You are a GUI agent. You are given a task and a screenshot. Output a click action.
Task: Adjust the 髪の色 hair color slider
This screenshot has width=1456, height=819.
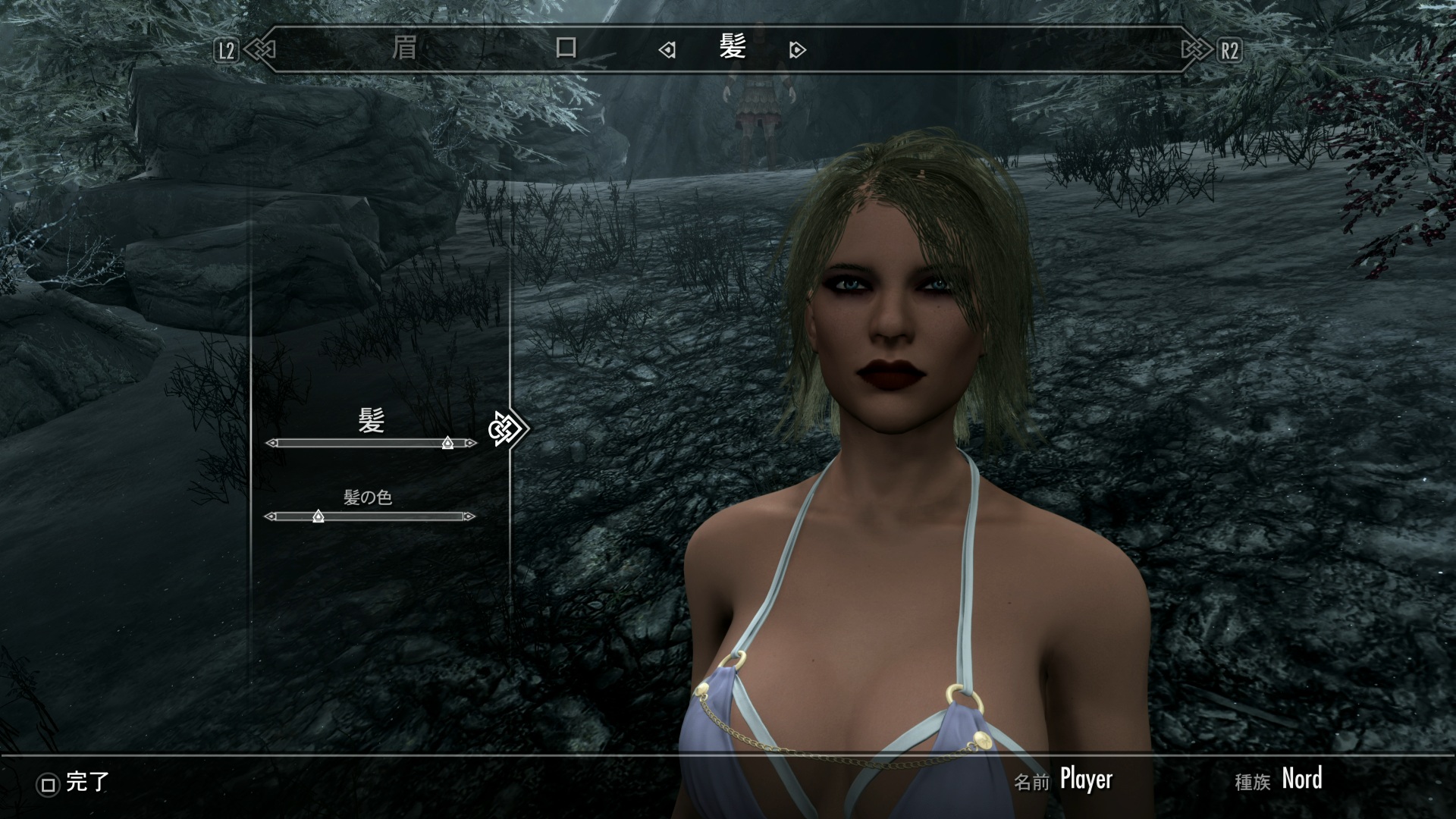318,516
